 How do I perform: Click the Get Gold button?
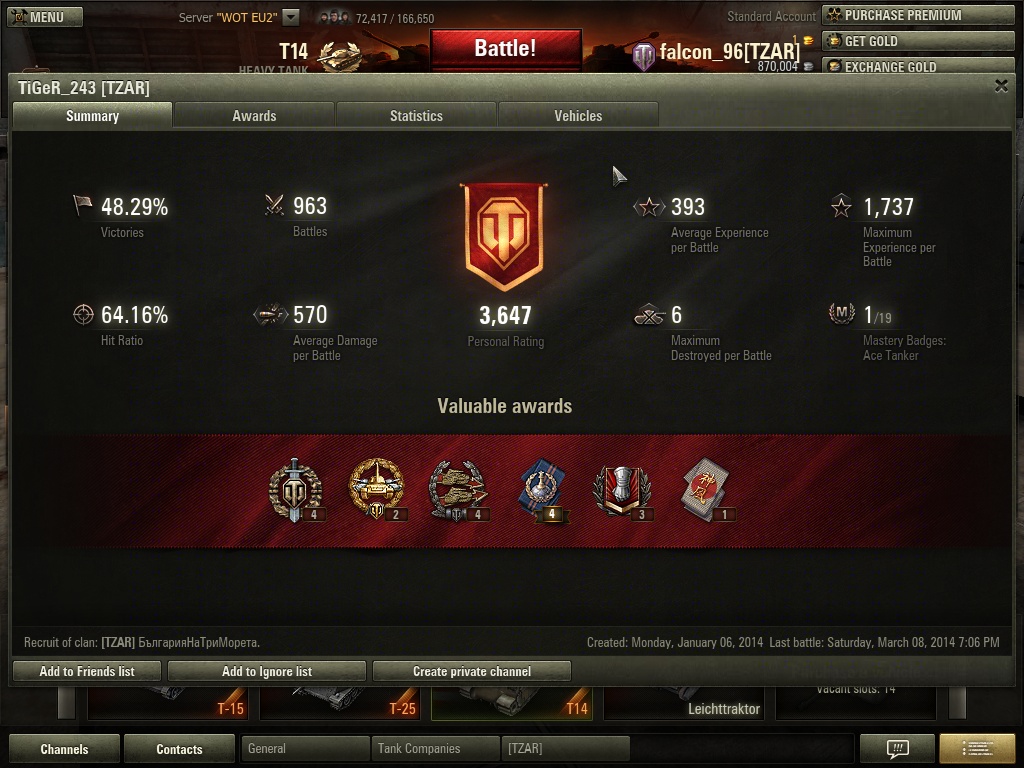coord(917,41)
